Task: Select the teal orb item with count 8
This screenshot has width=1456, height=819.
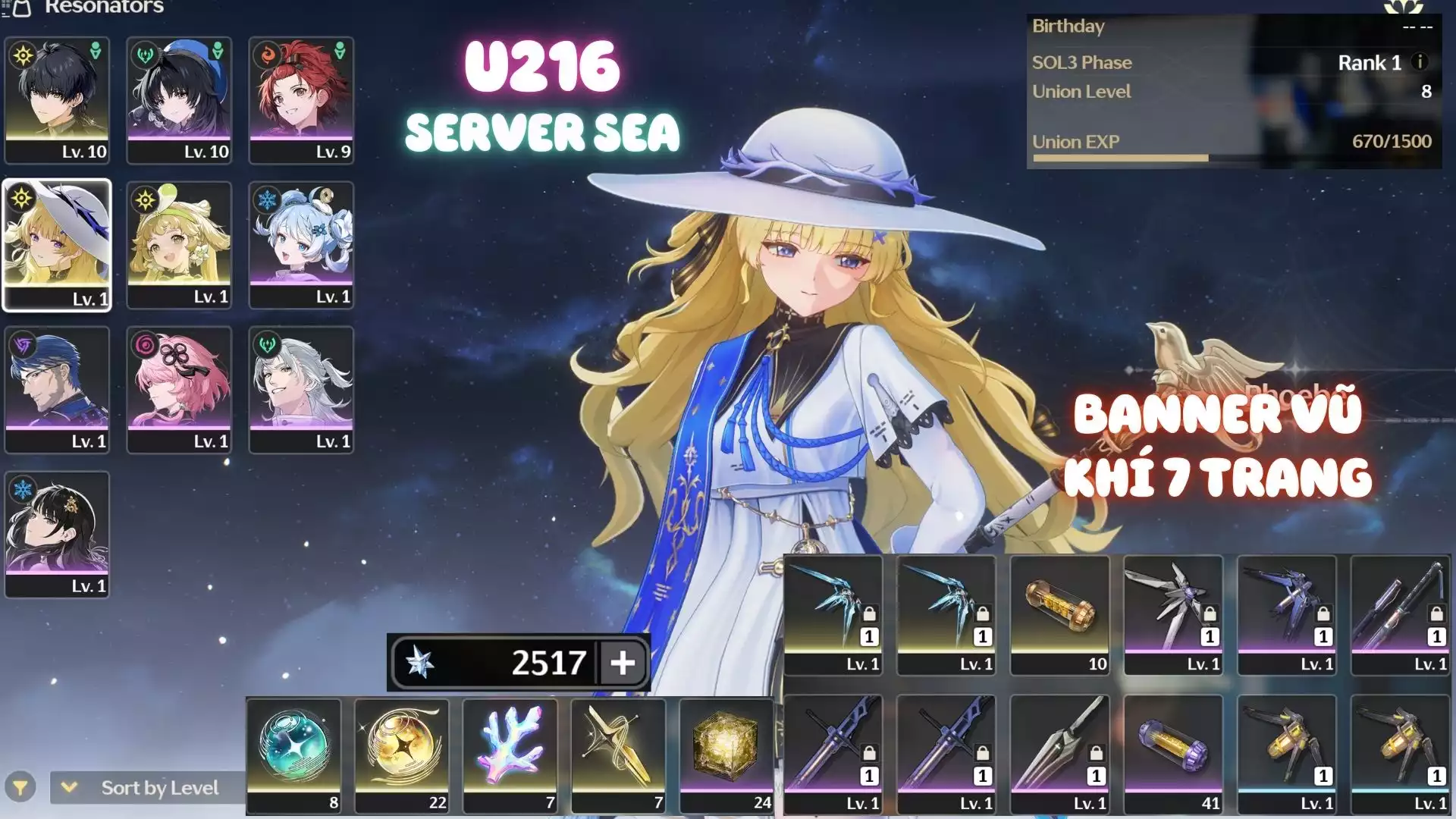Action: 293,755
